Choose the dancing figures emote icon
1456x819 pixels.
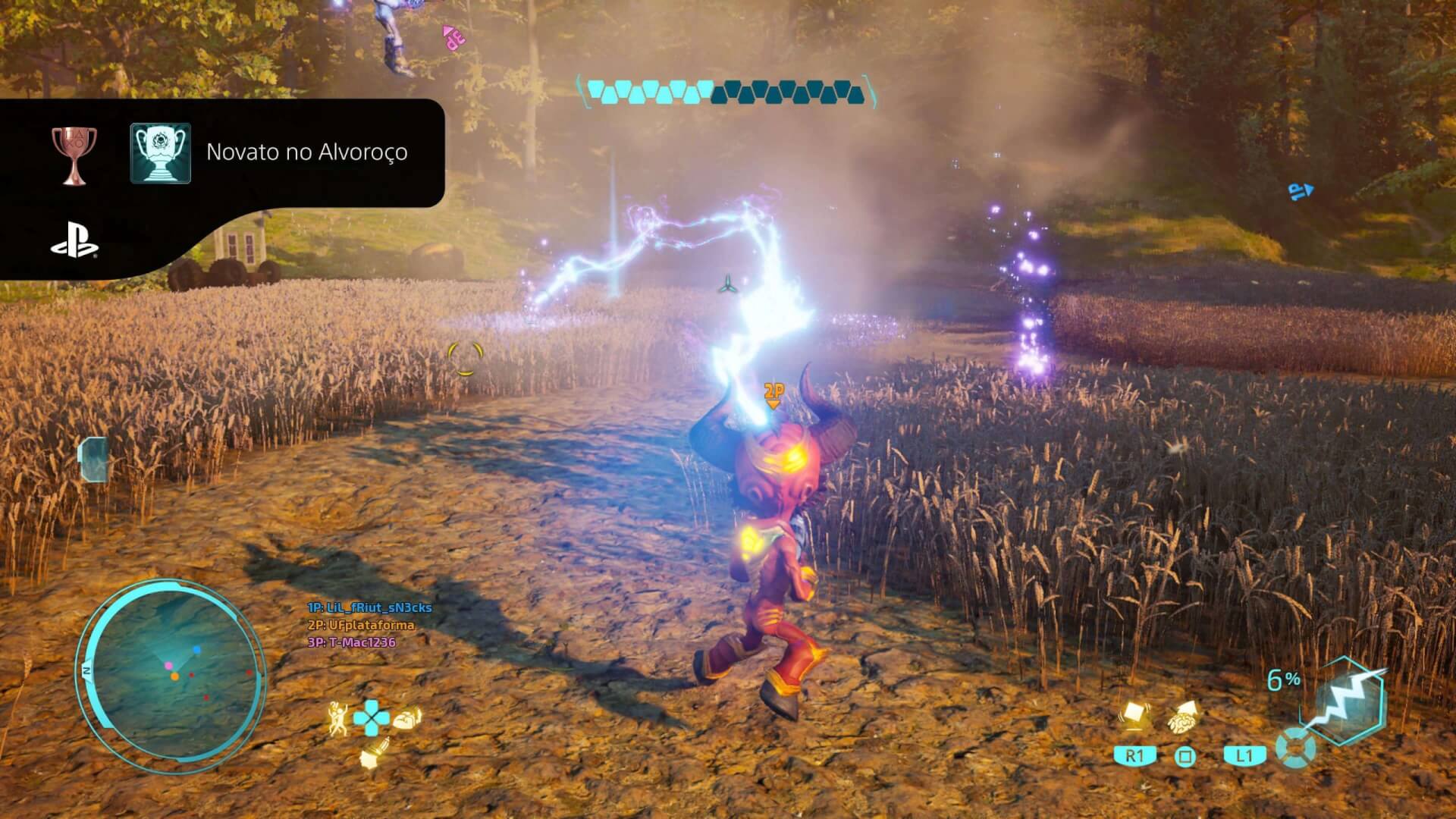coord(337,717)
